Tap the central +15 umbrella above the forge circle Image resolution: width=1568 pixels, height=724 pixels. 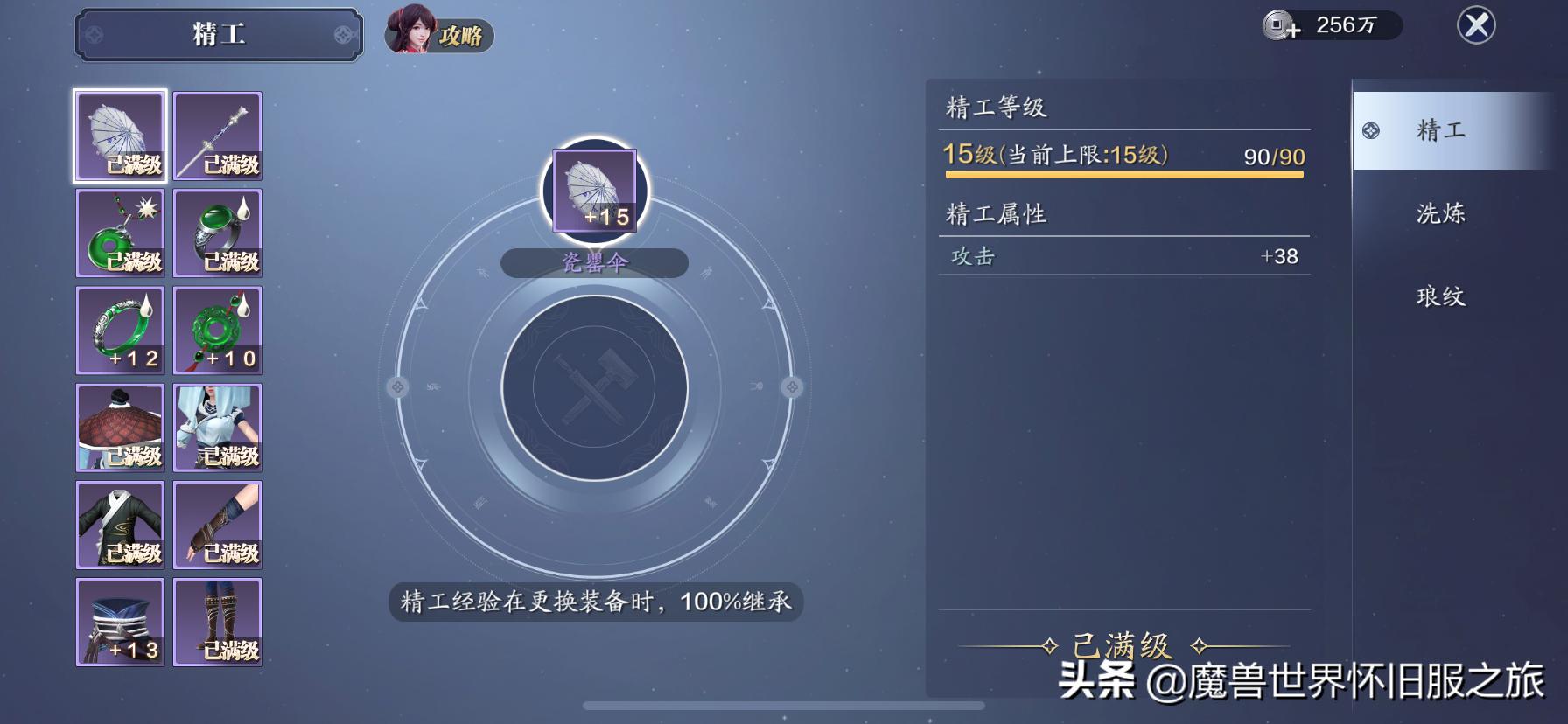click(x=596, y=188)
